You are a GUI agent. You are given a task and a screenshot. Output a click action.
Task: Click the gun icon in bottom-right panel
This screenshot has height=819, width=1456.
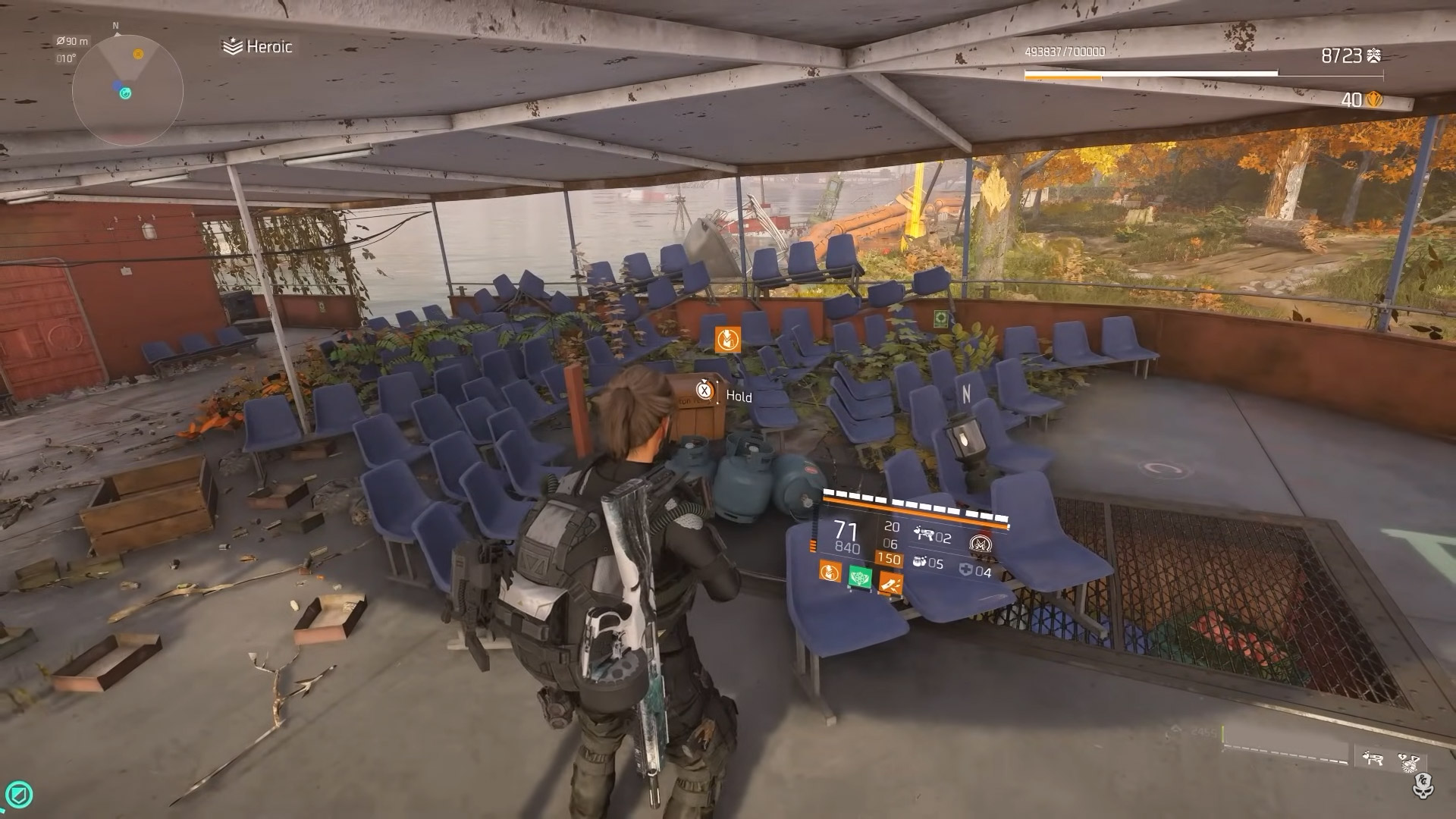[1373, 759]
